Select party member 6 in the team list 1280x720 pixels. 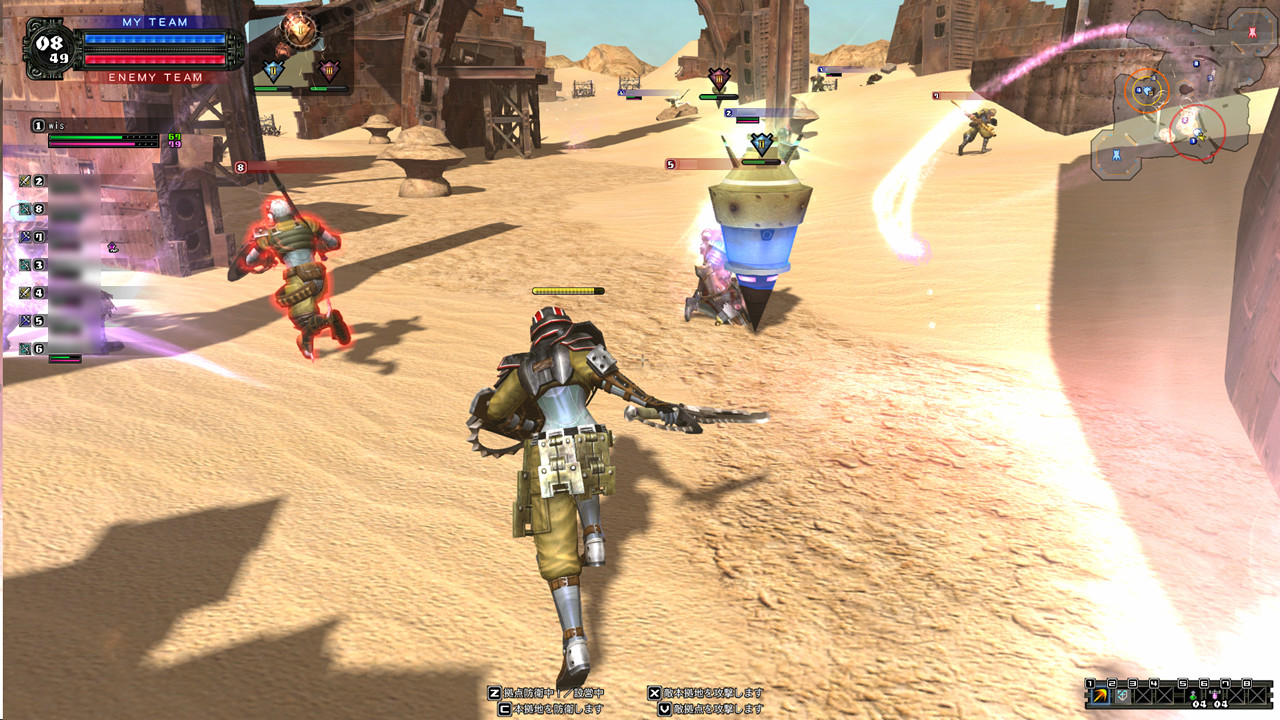[x=58, y=349]
